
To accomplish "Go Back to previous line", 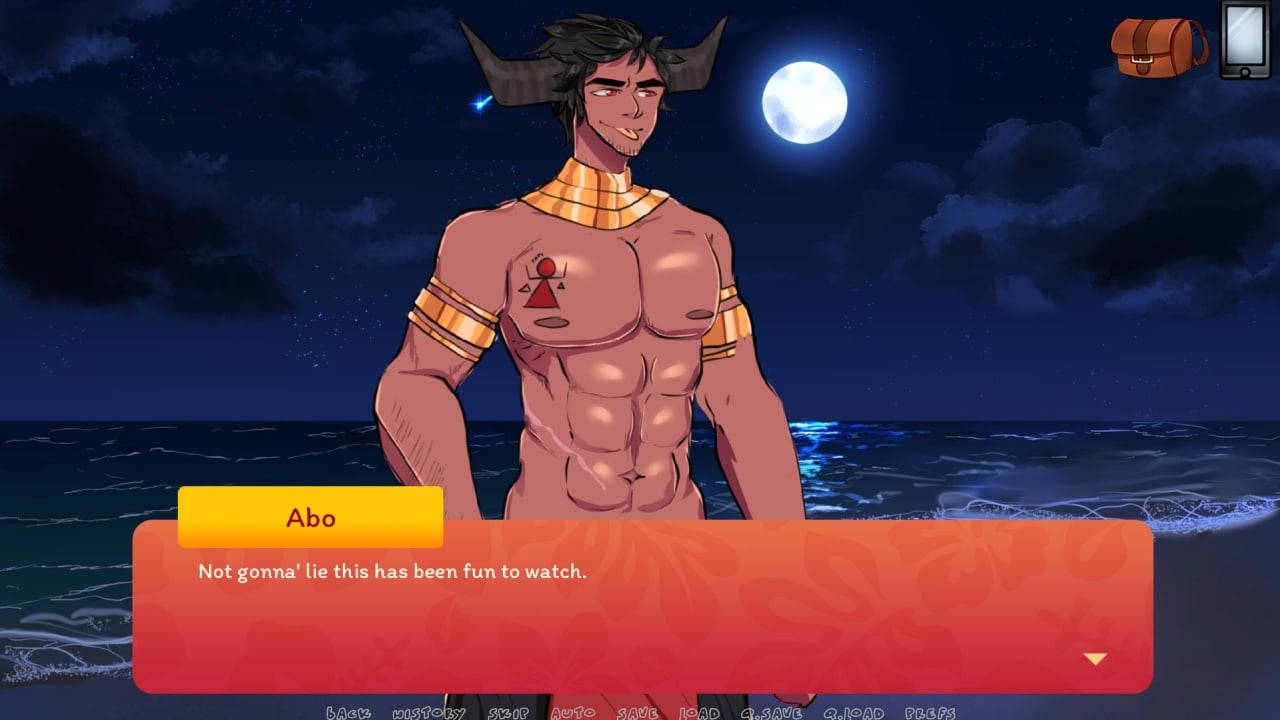I will [348, 713].
